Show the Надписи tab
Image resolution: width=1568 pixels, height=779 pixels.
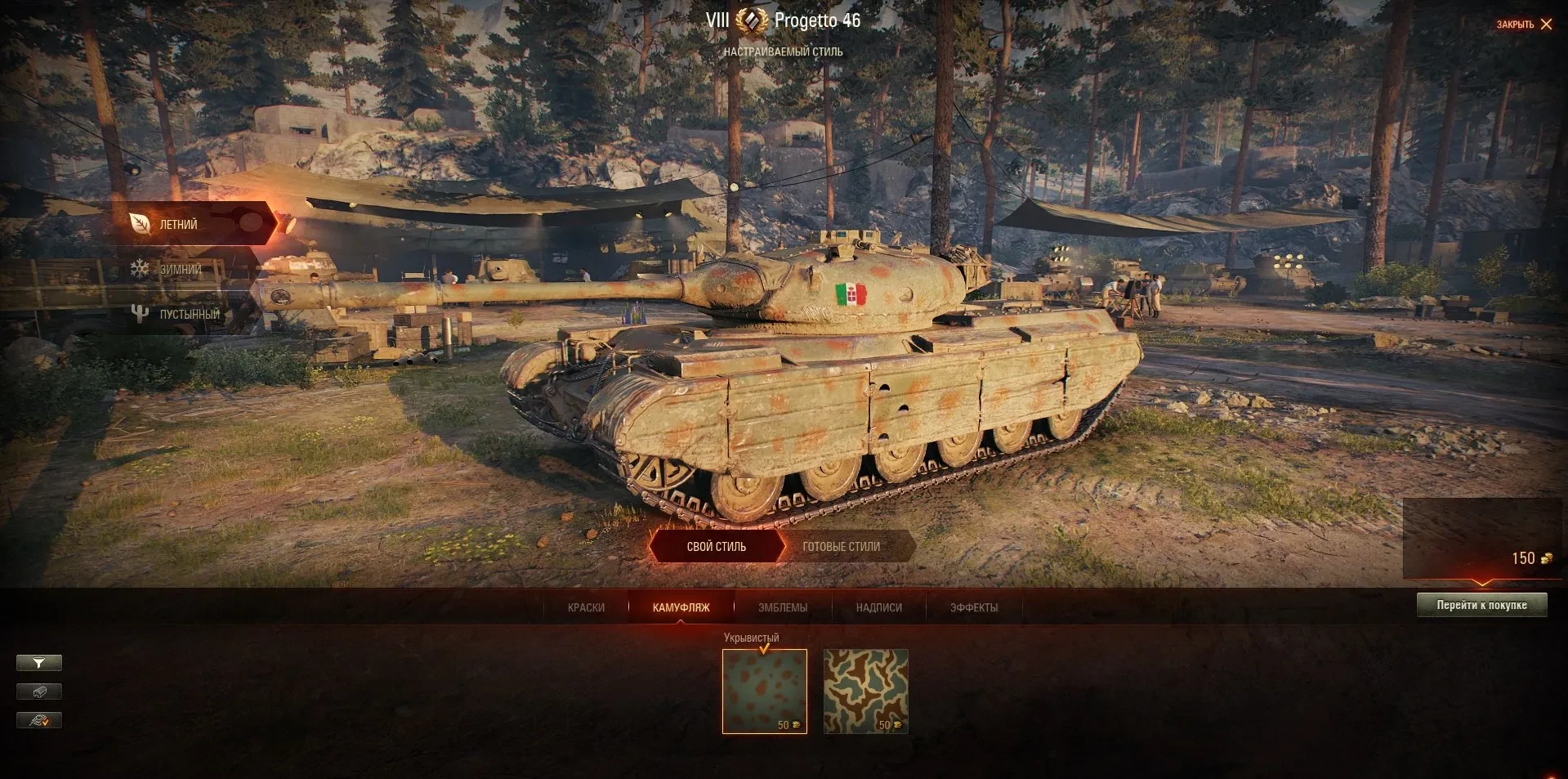click(x=878, y=607)
